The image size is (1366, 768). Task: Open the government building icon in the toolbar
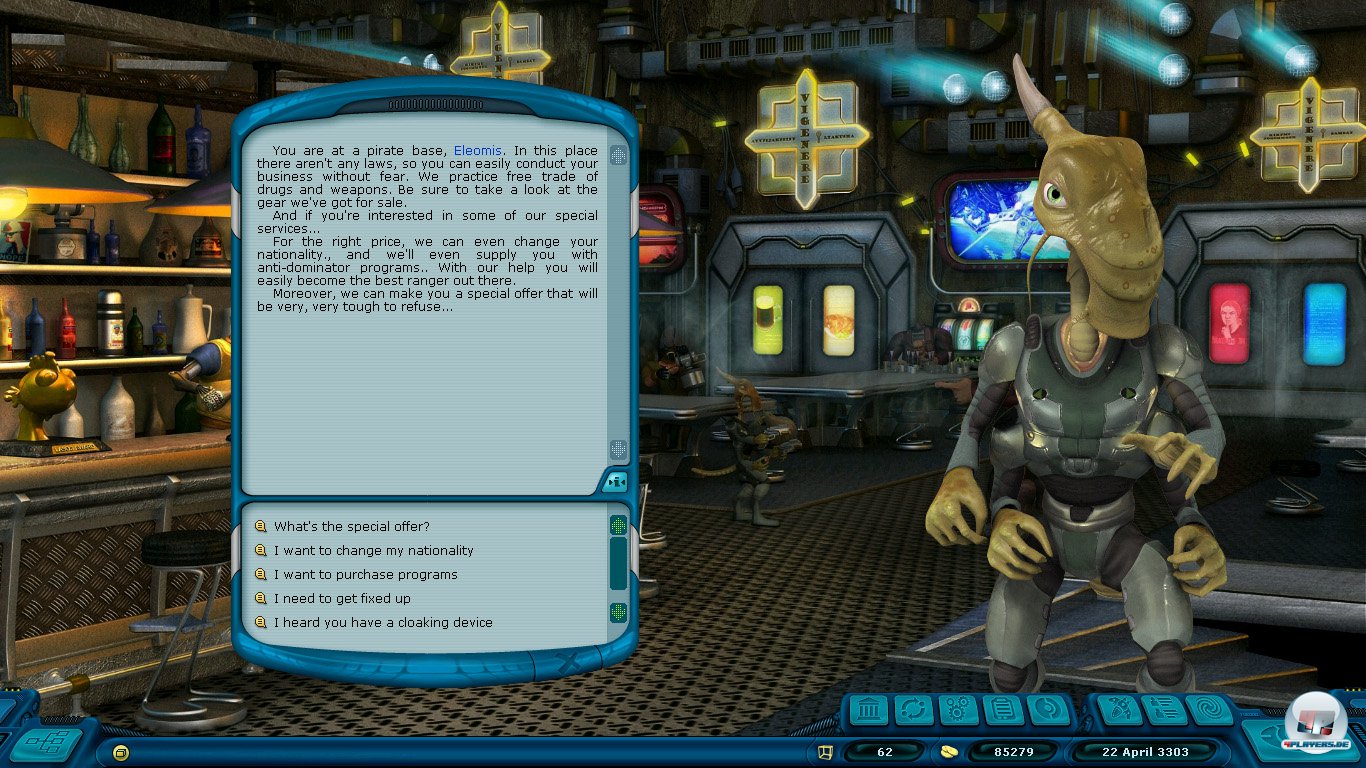(x=871, y=711)
